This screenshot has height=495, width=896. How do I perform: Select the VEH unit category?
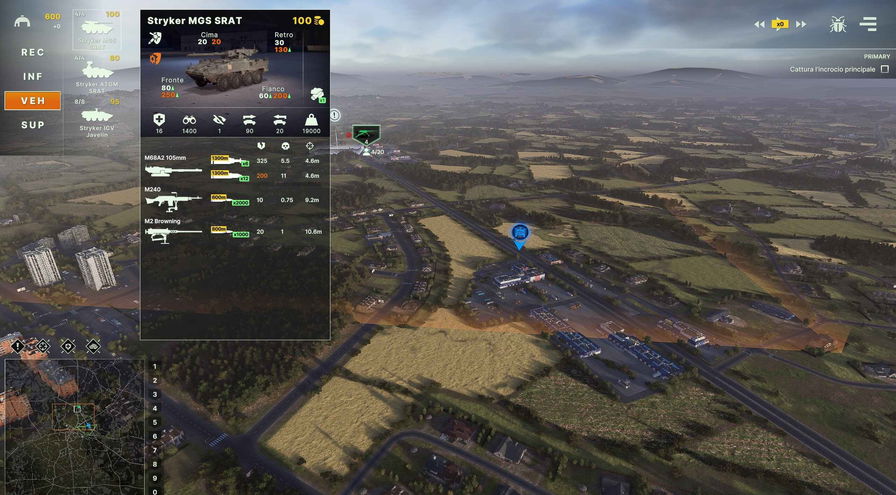[33, 100]
